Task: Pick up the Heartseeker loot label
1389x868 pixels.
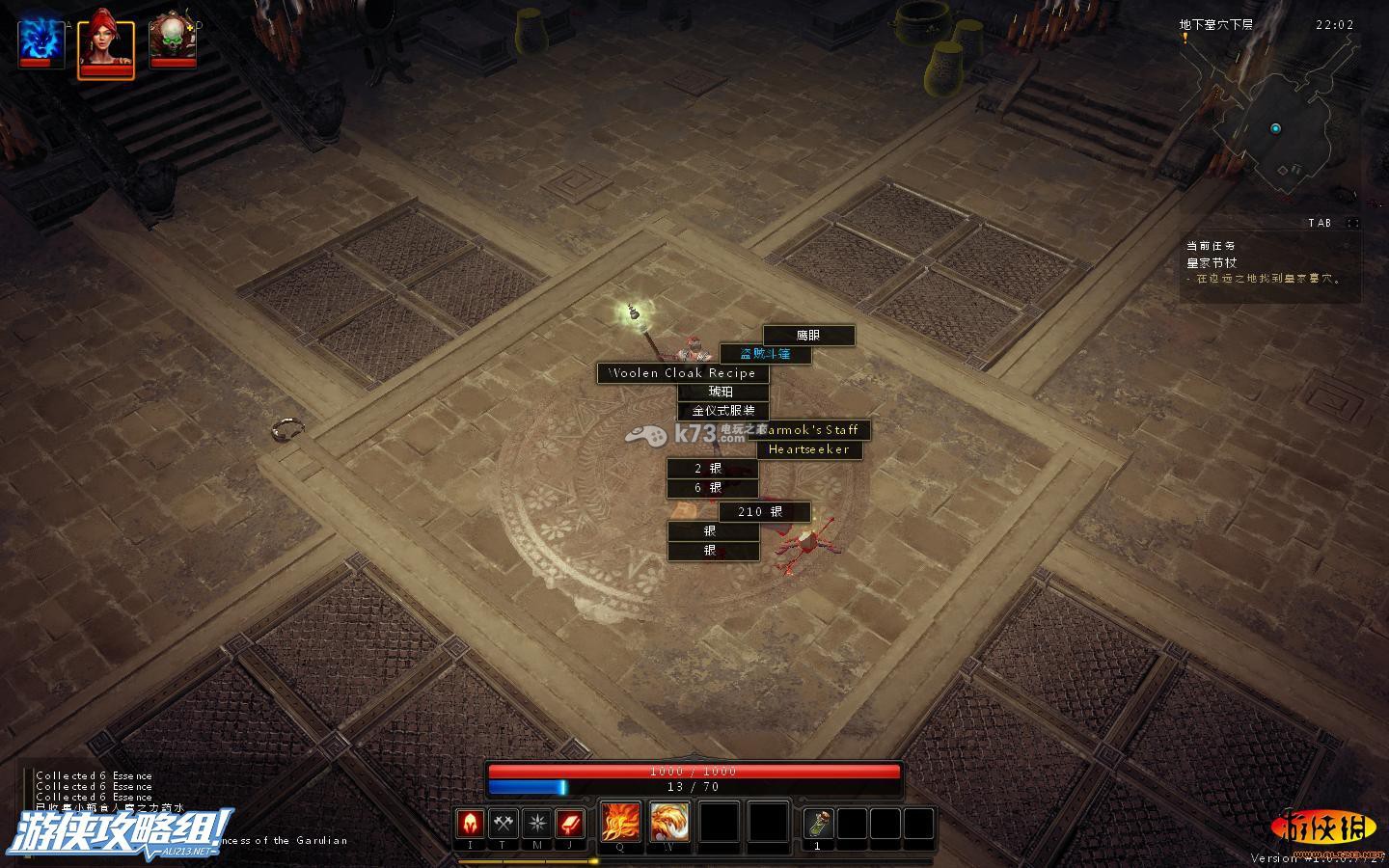Action: coord(809,449)
